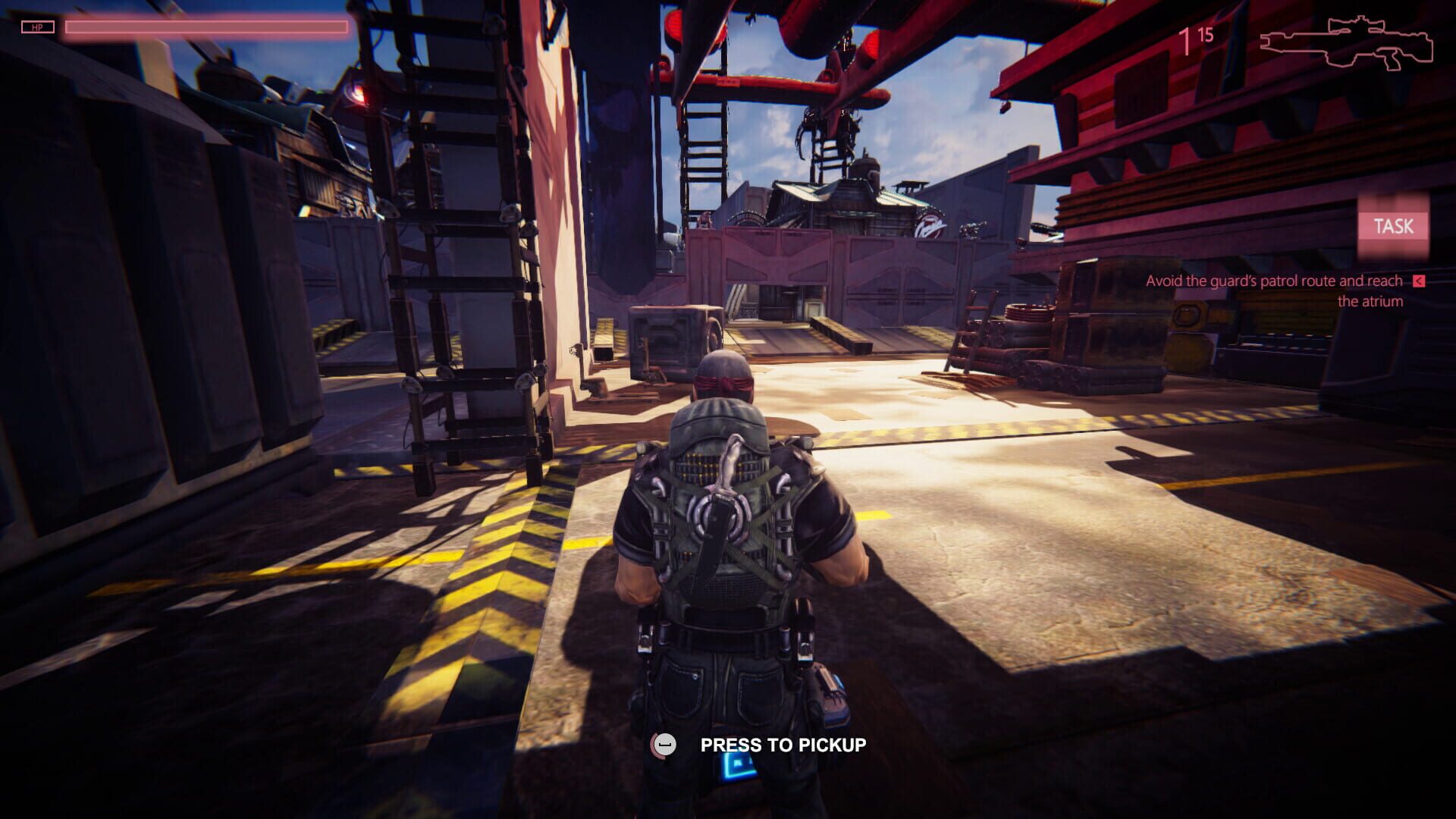Click the circular key-prompt icon beside PRESS TO PICKUP
The width and height of the screenshot is (1456, 819).
pyautogui.click(x=664, y=745)
